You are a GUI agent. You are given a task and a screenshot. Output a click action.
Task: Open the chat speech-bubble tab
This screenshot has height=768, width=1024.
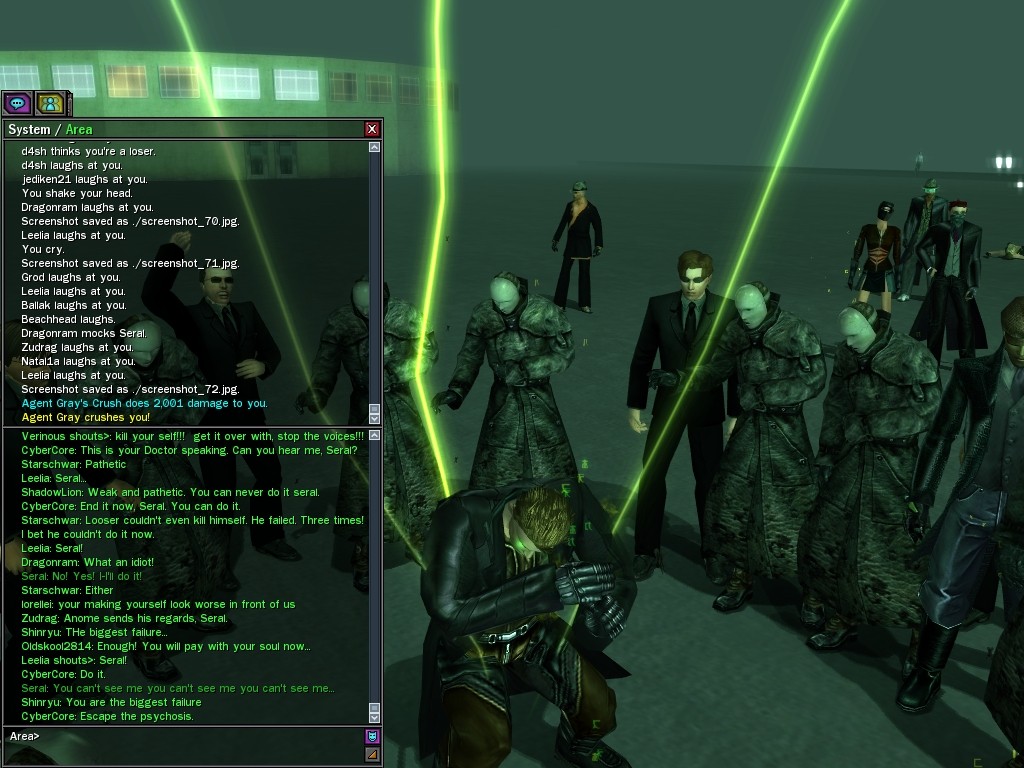point(17,103)
